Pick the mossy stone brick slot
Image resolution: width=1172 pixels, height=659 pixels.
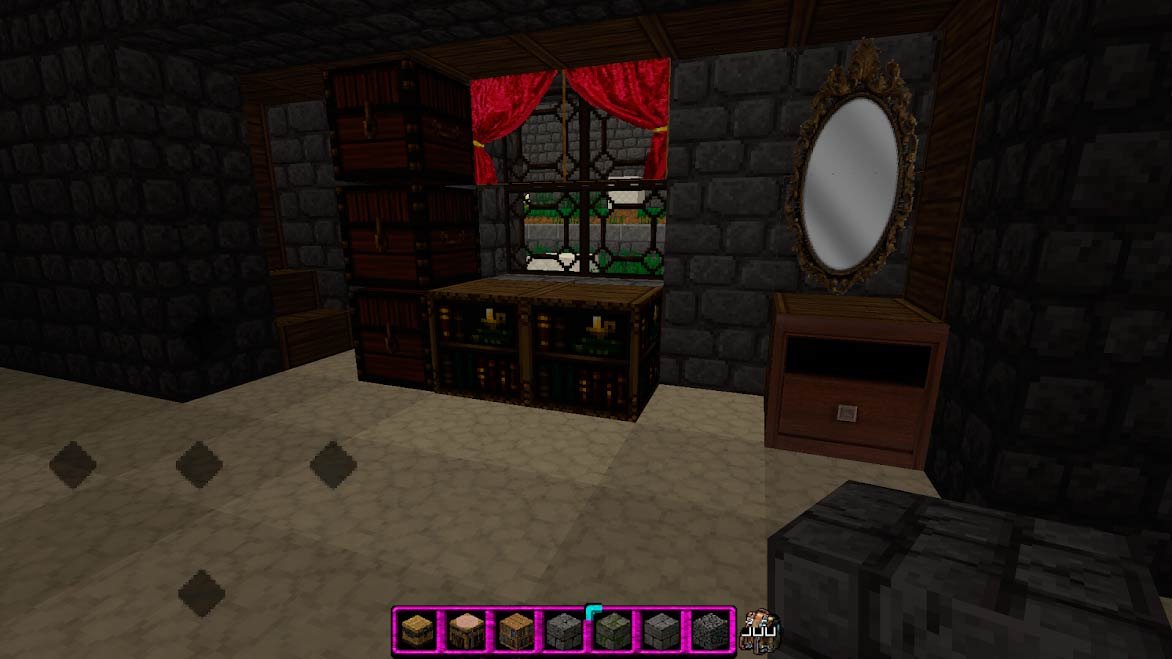610,629
